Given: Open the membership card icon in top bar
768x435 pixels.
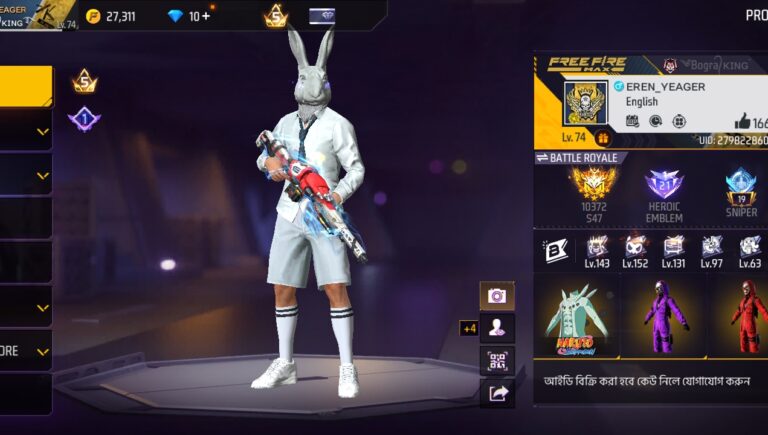Looking at the screenshot, I should point(322,16).
